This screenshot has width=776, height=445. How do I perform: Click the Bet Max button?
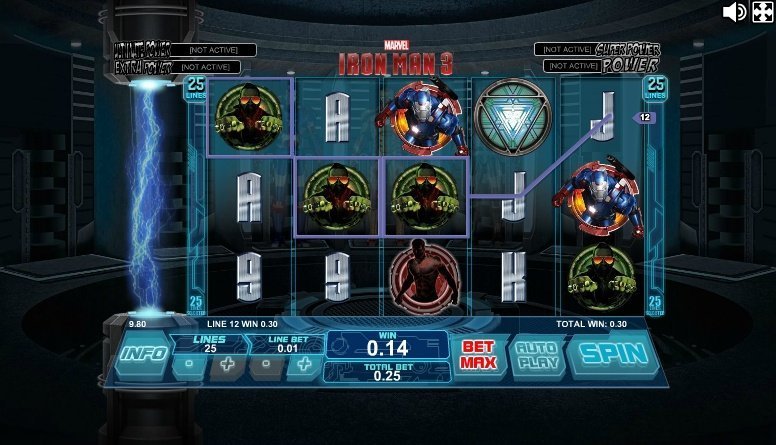478,355
